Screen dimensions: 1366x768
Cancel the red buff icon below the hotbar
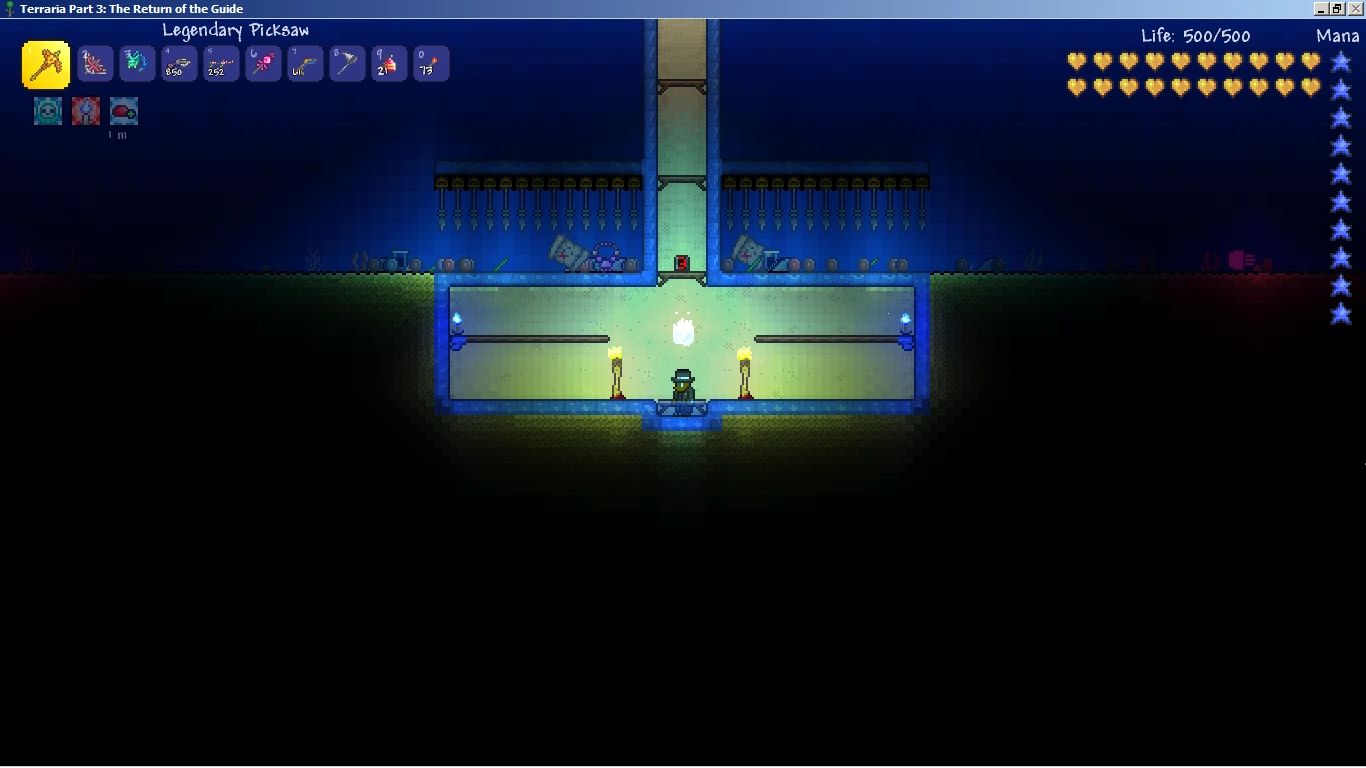pos(85,110)
